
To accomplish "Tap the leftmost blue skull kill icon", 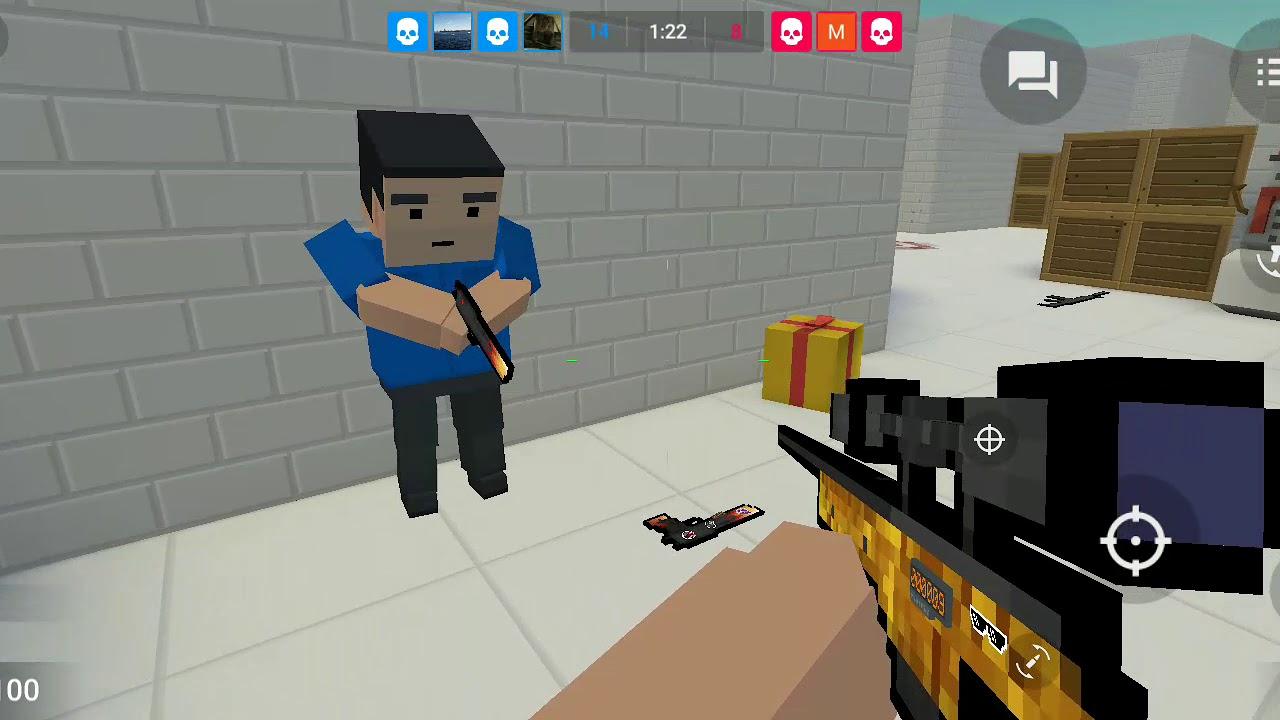I will tap(408, 31).
